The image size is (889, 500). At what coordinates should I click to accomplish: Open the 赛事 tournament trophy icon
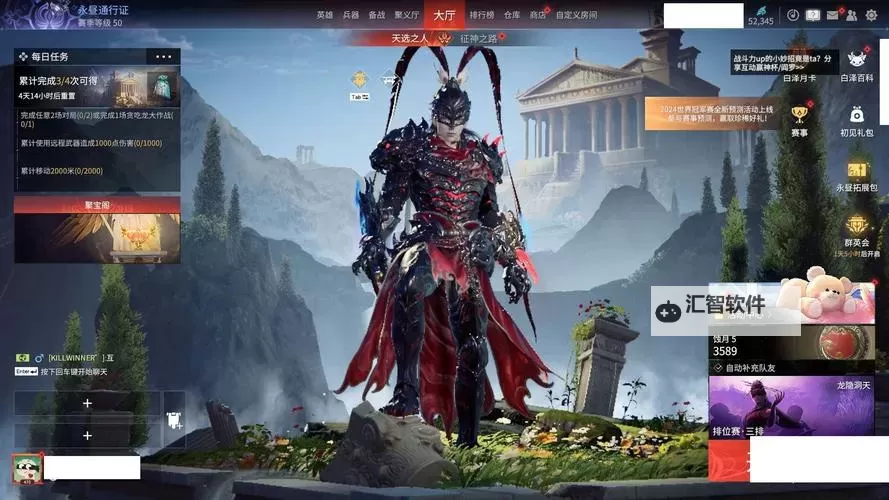pyautogui.click(x=799, y=120)
